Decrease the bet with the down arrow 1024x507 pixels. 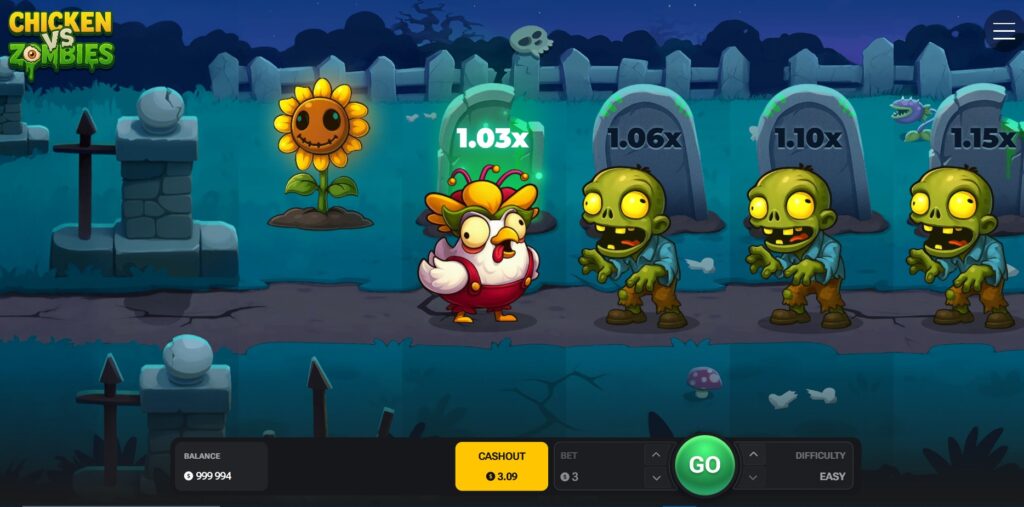coord(655,477)
